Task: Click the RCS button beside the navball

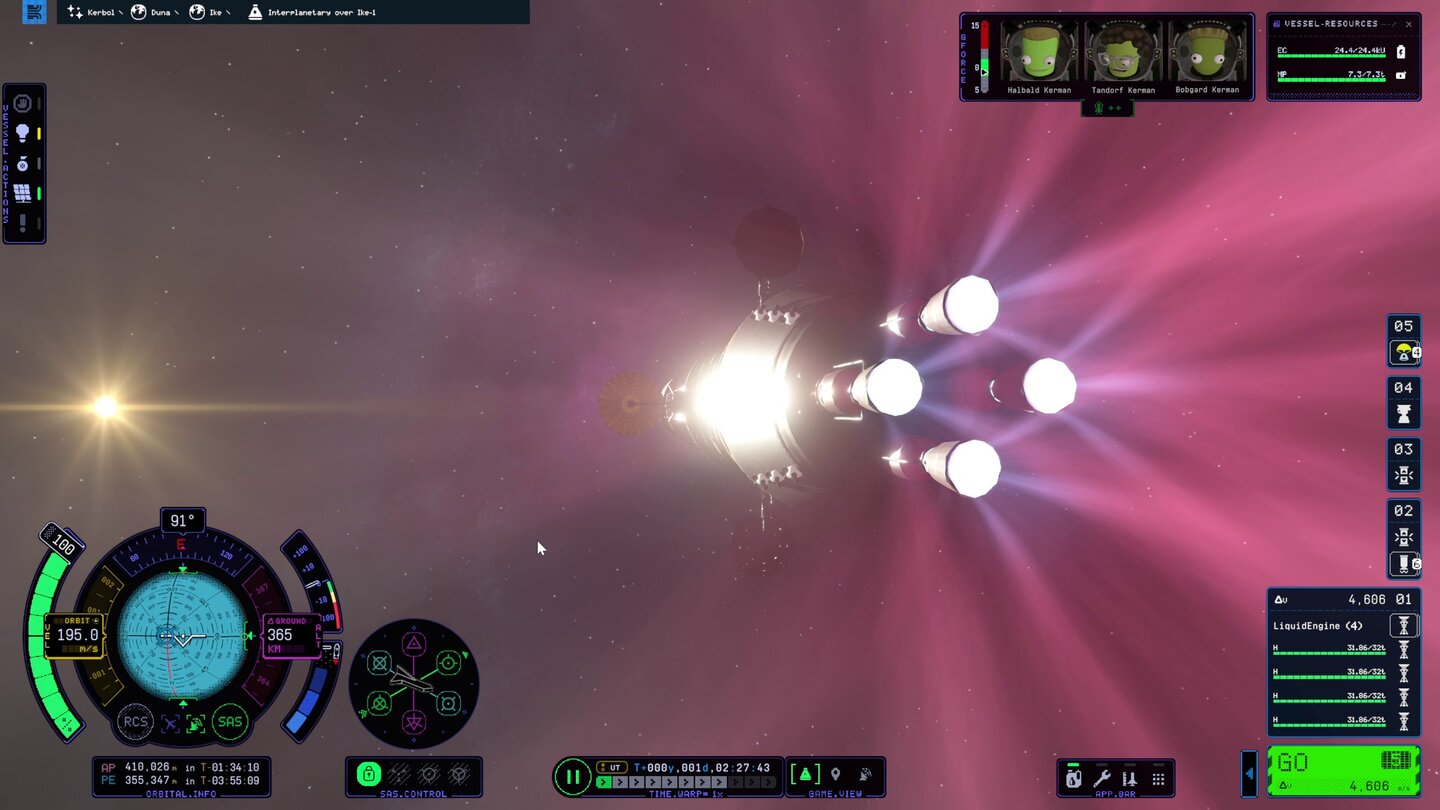Action: 135,722
